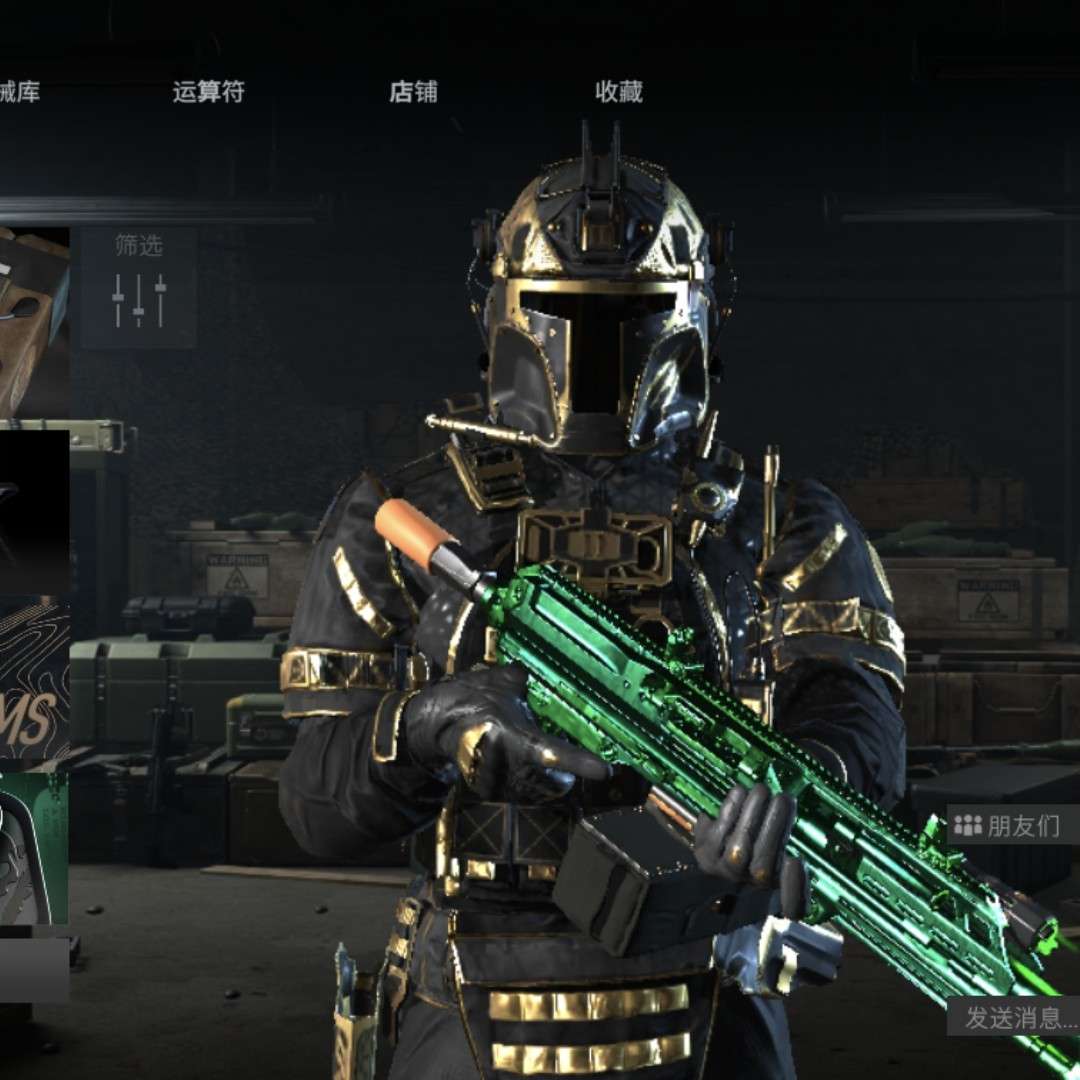Select the partially visible 械库 armory tab

[20, 93]
